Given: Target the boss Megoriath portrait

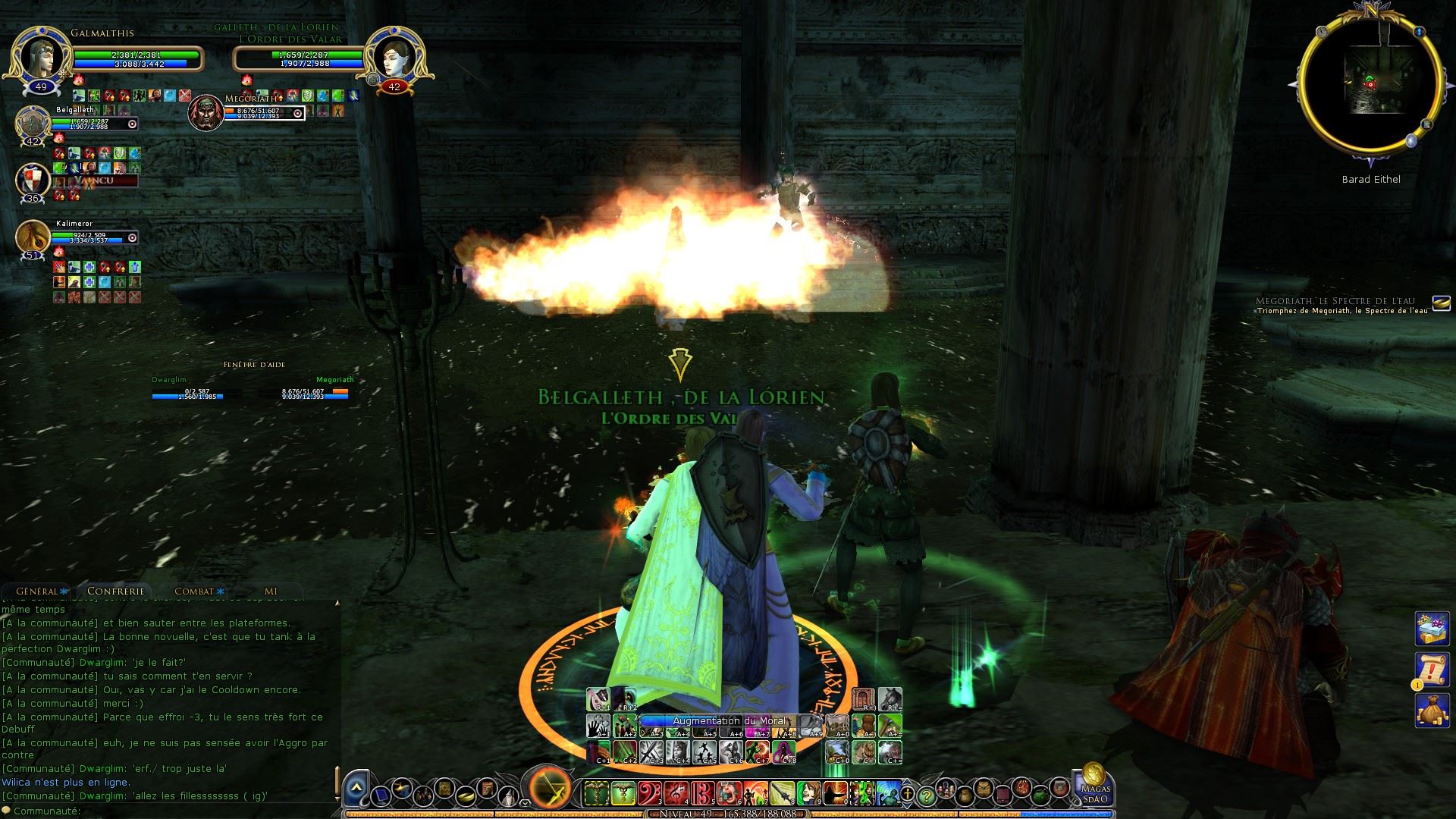Looking at the screenshot, I should (205, 112).
